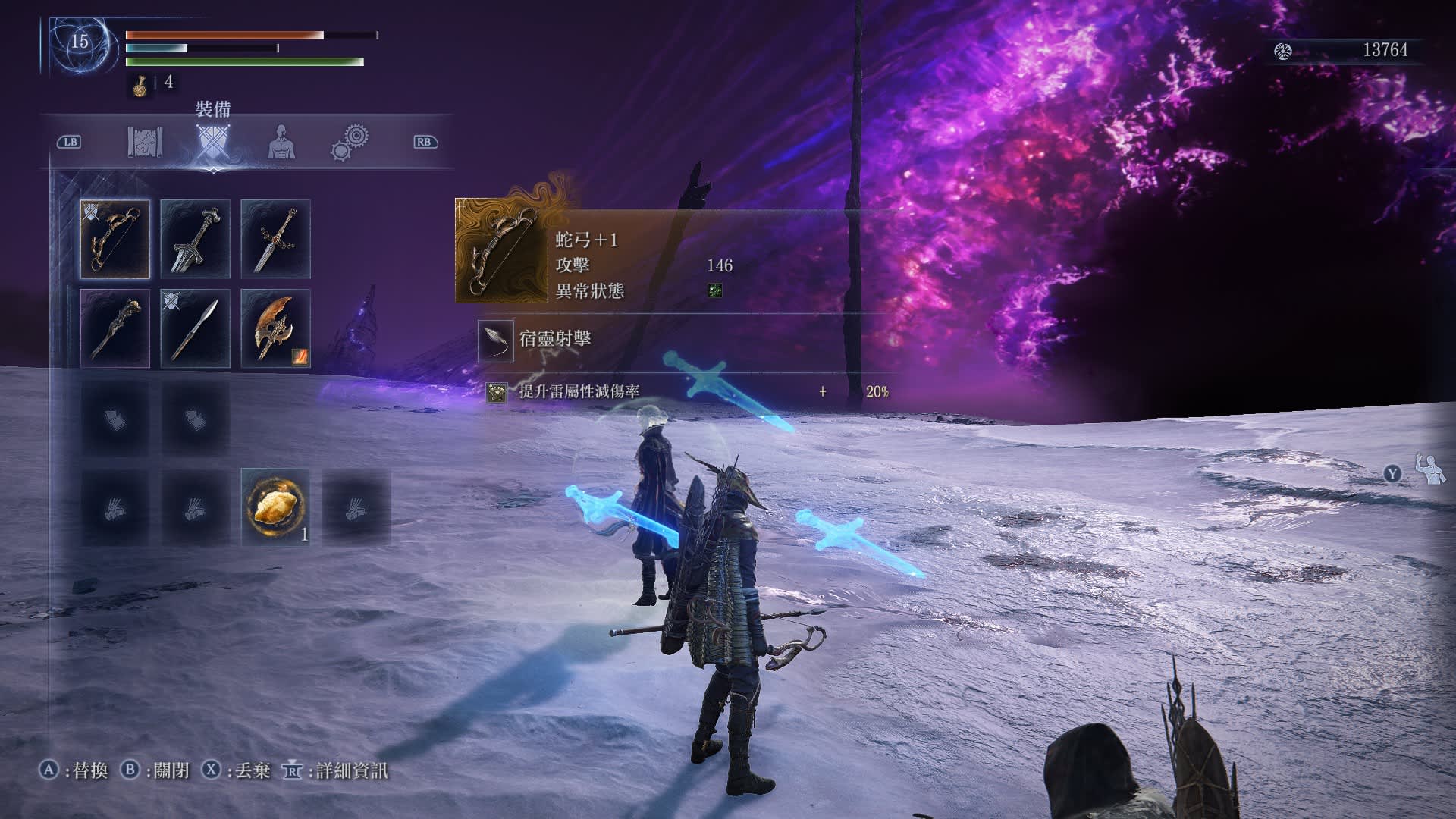Select the spear weapon slot
The height and width of the screenshot is (819, 1456).
coord(195,328)
